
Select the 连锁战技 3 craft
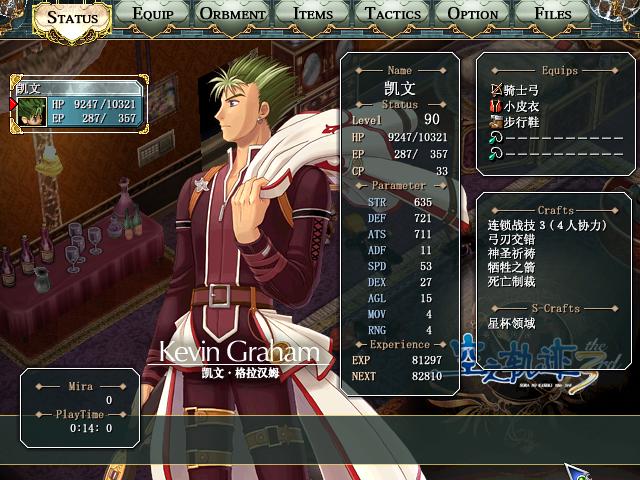pyautogui.click(x=547, y=226)
